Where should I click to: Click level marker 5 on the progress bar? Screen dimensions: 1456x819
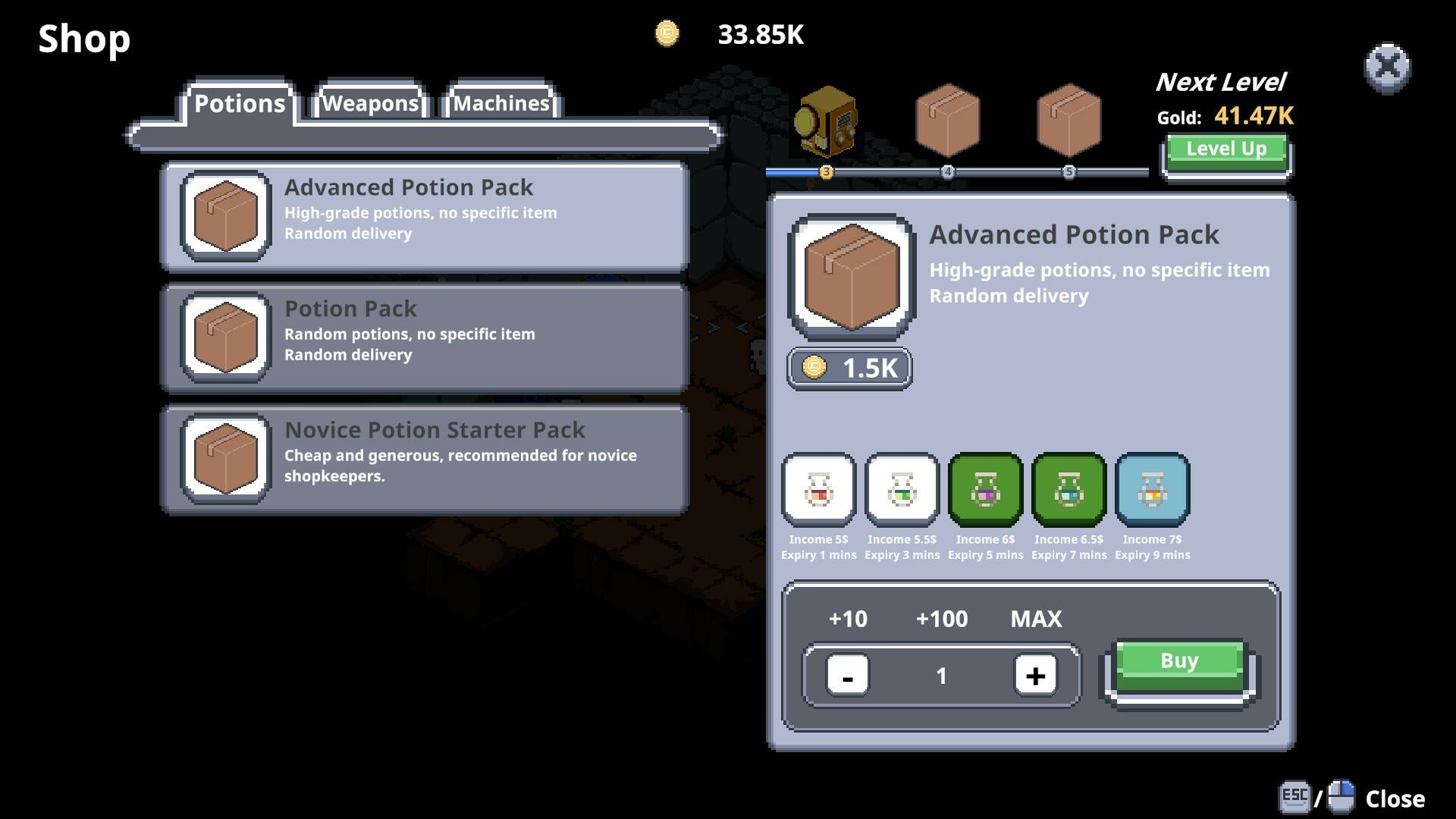click(1069, 172)
